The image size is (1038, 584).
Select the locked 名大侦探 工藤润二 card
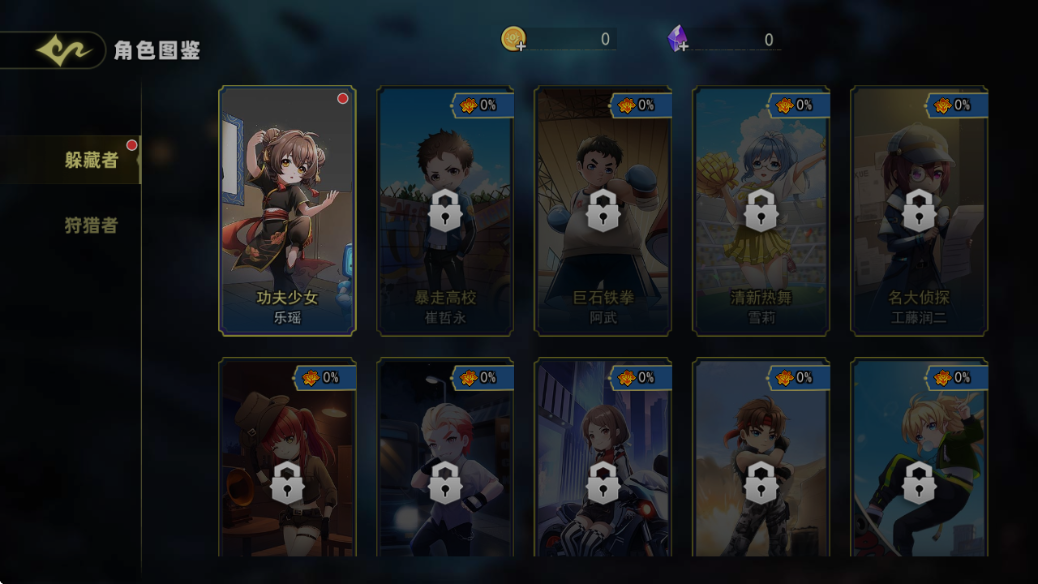pyautogui.click(x=918, y=211)
